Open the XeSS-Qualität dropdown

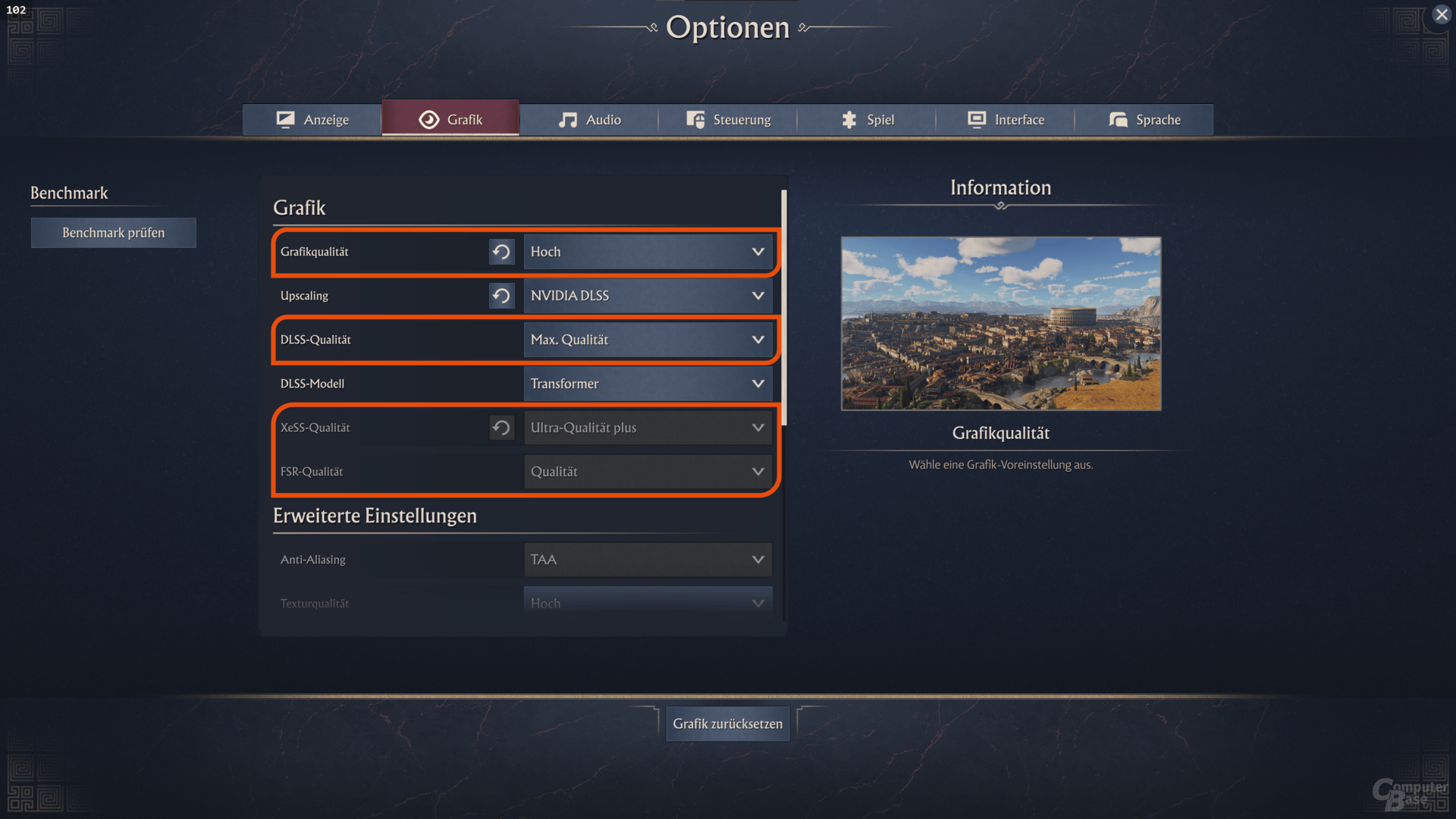click(x=648, y=428)
